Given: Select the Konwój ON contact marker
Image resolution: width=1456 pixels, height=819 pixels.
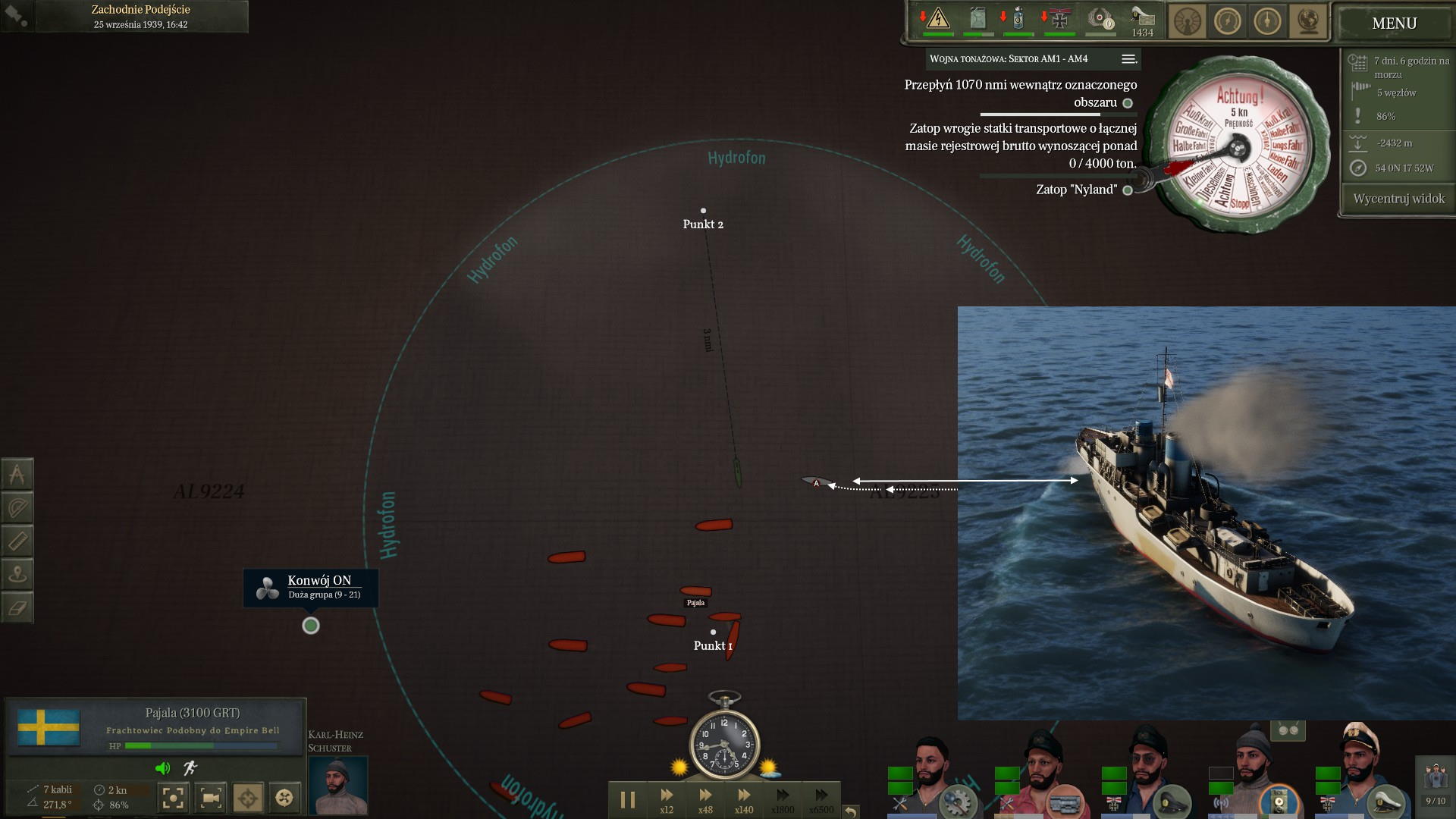Looking at the screenshot, I should [311, 626].
